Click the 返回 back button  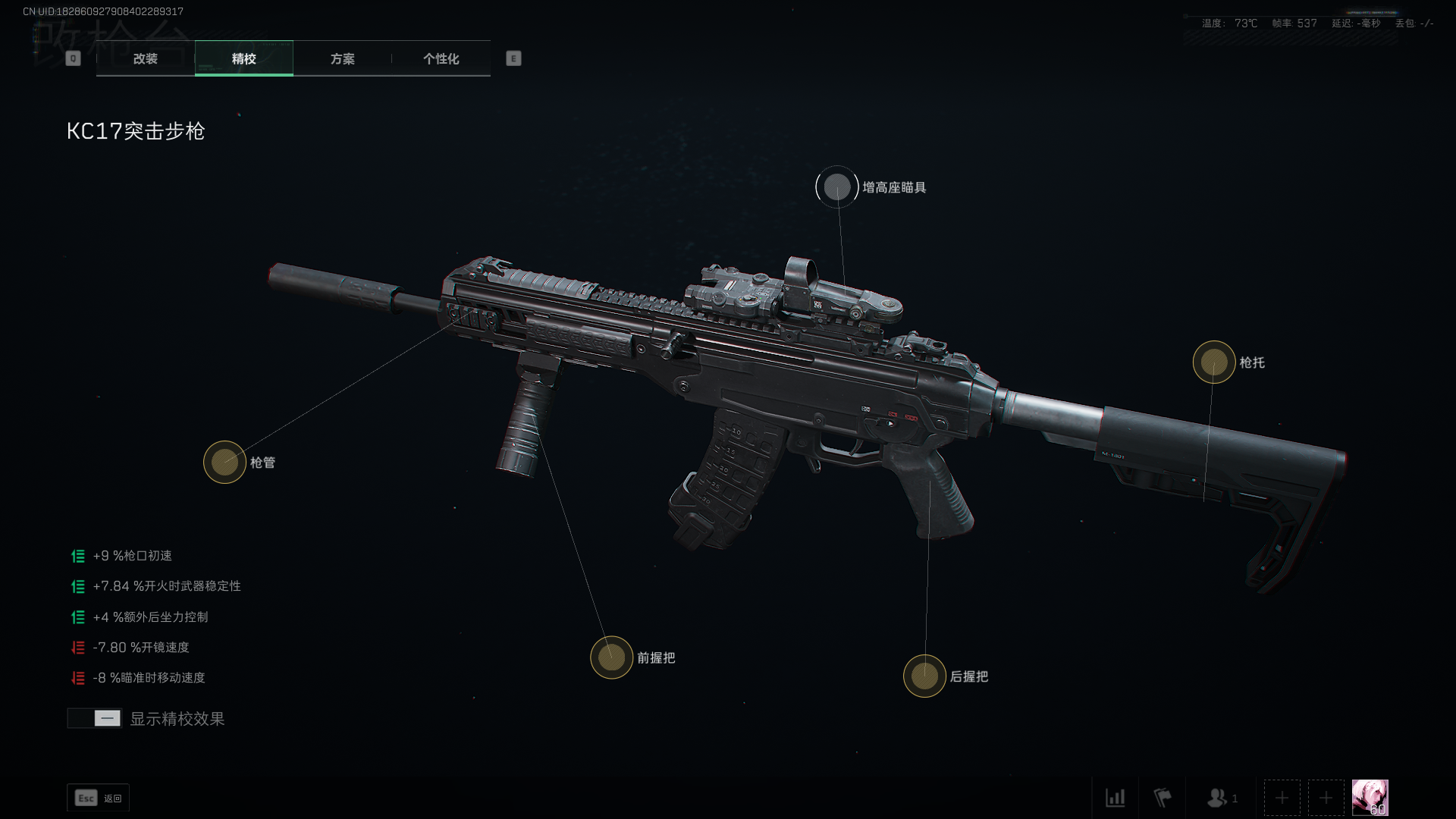pyautogui.click(x=99, y=798)
